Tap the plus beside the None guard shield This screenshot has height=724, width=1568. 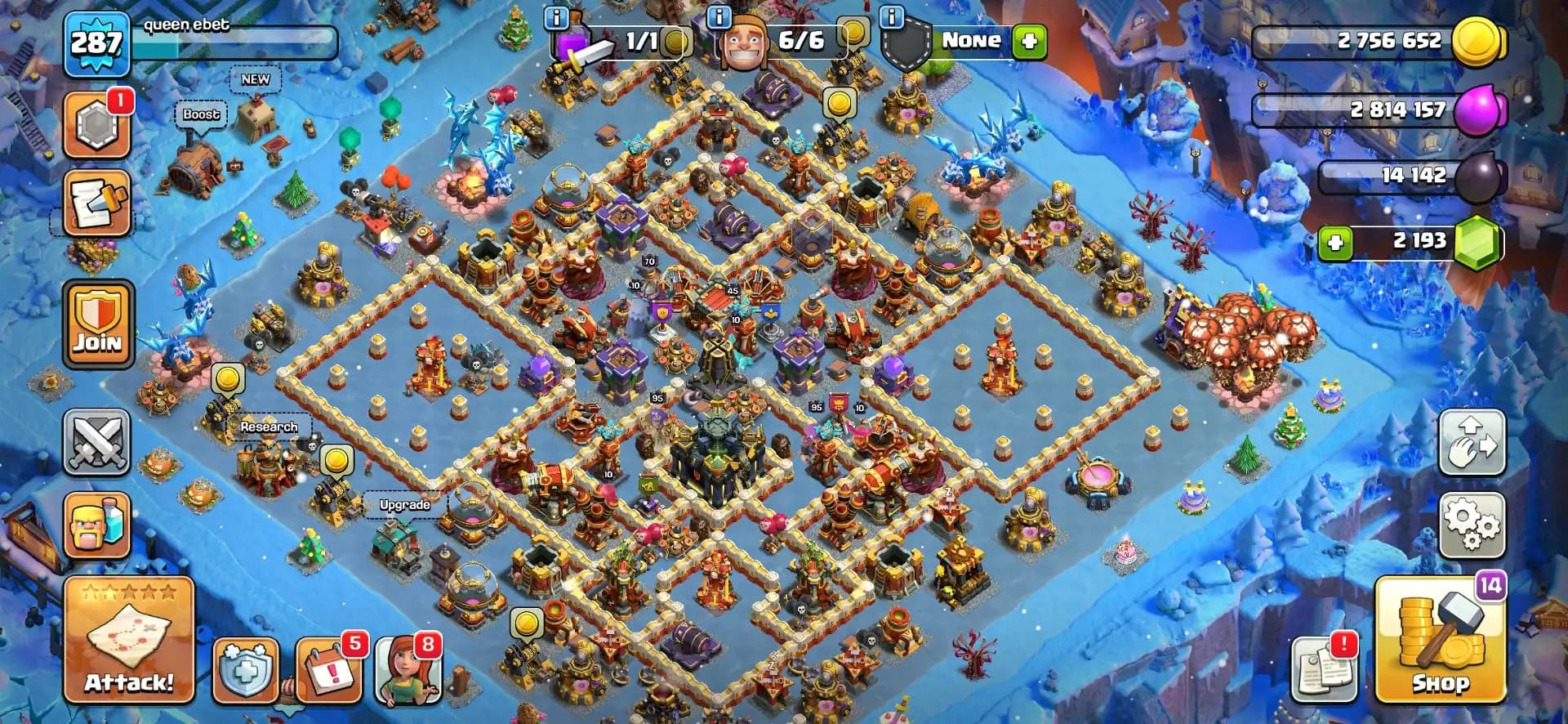tap(1028, 40)
